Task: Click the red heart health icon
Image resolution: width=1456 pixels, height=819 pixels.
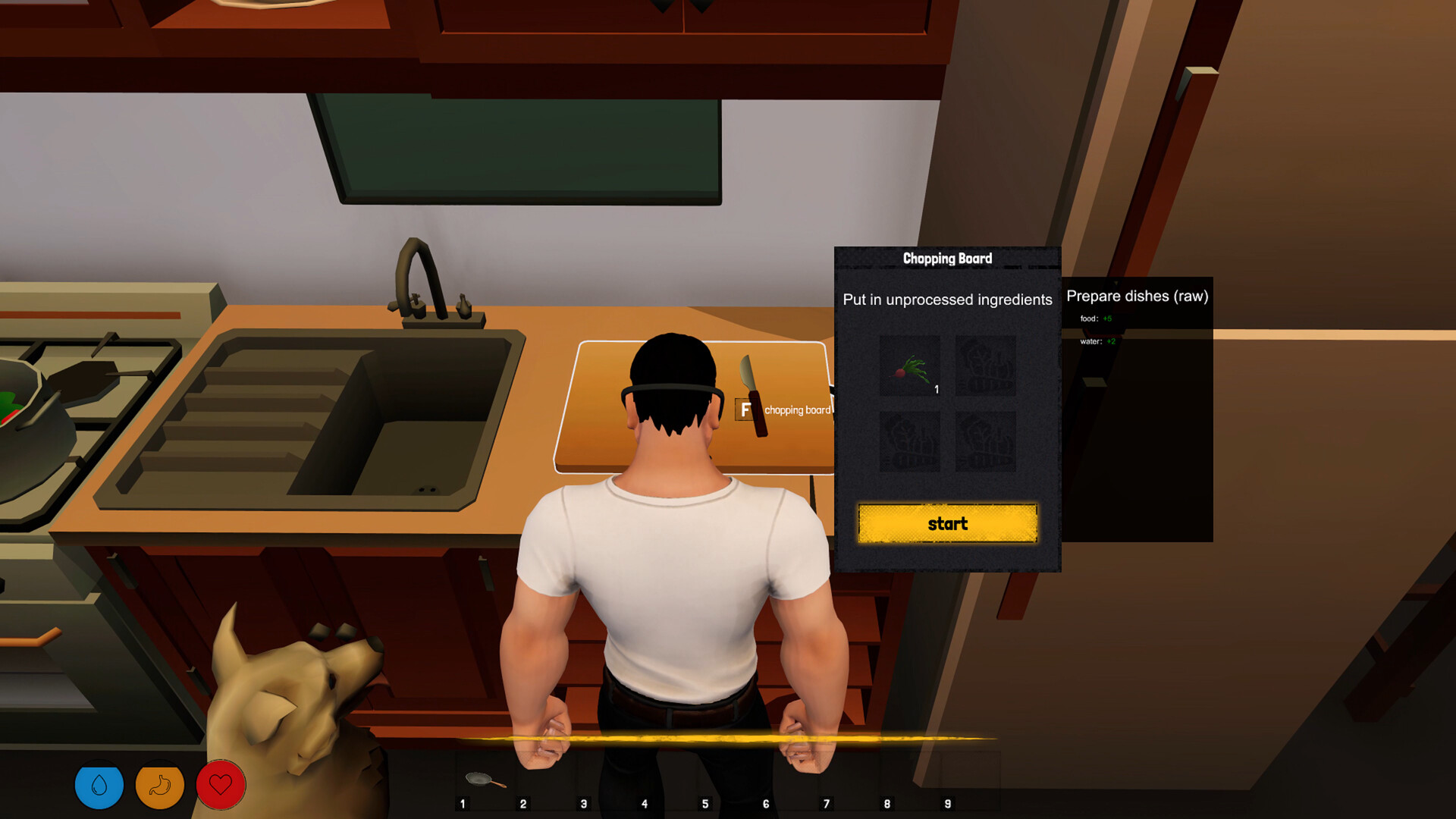Action: pos(219,785)
